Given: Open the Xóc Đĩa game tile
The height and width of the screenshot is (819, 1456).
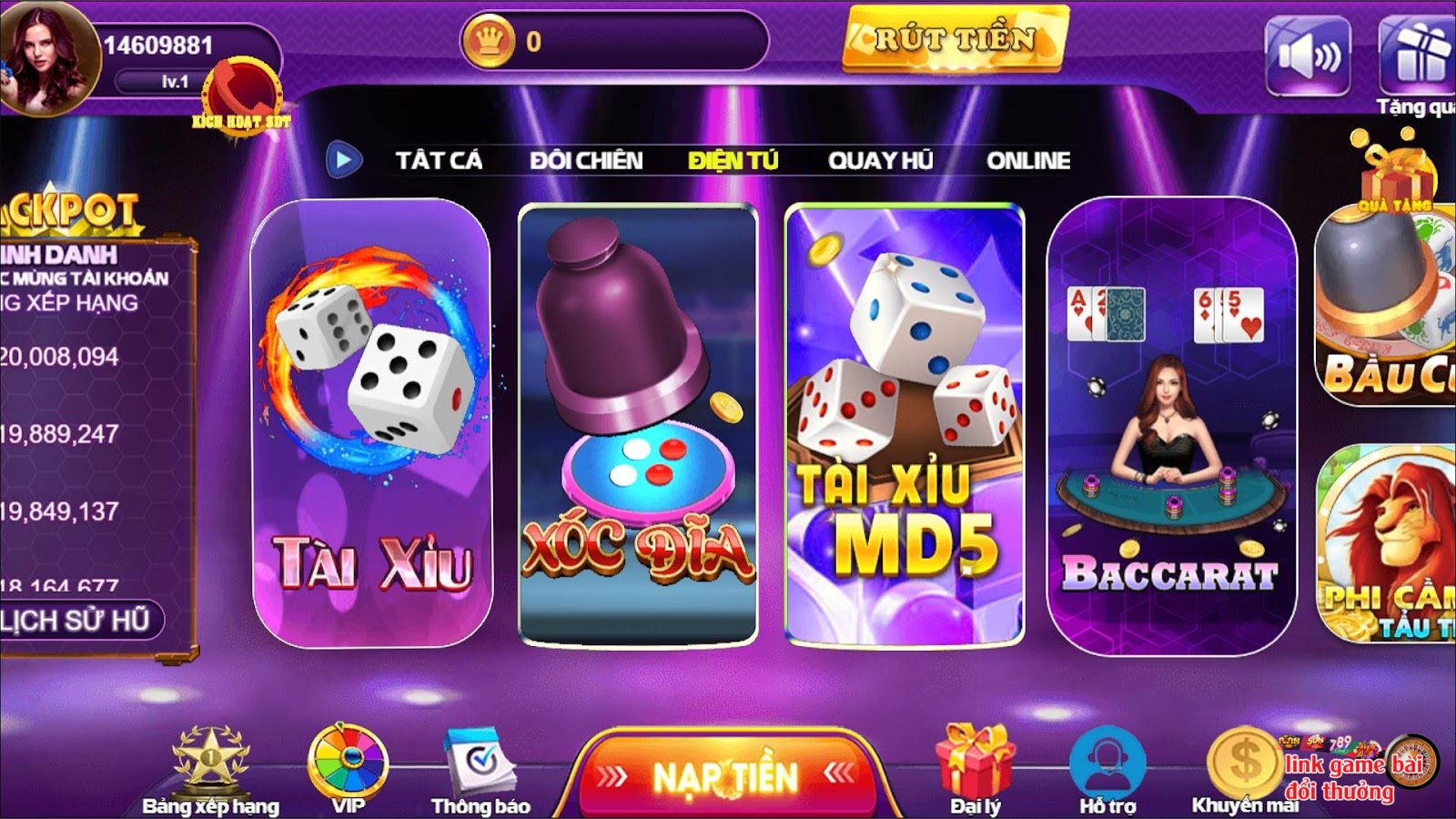Looking at the screenshot, I should point(637,423).
